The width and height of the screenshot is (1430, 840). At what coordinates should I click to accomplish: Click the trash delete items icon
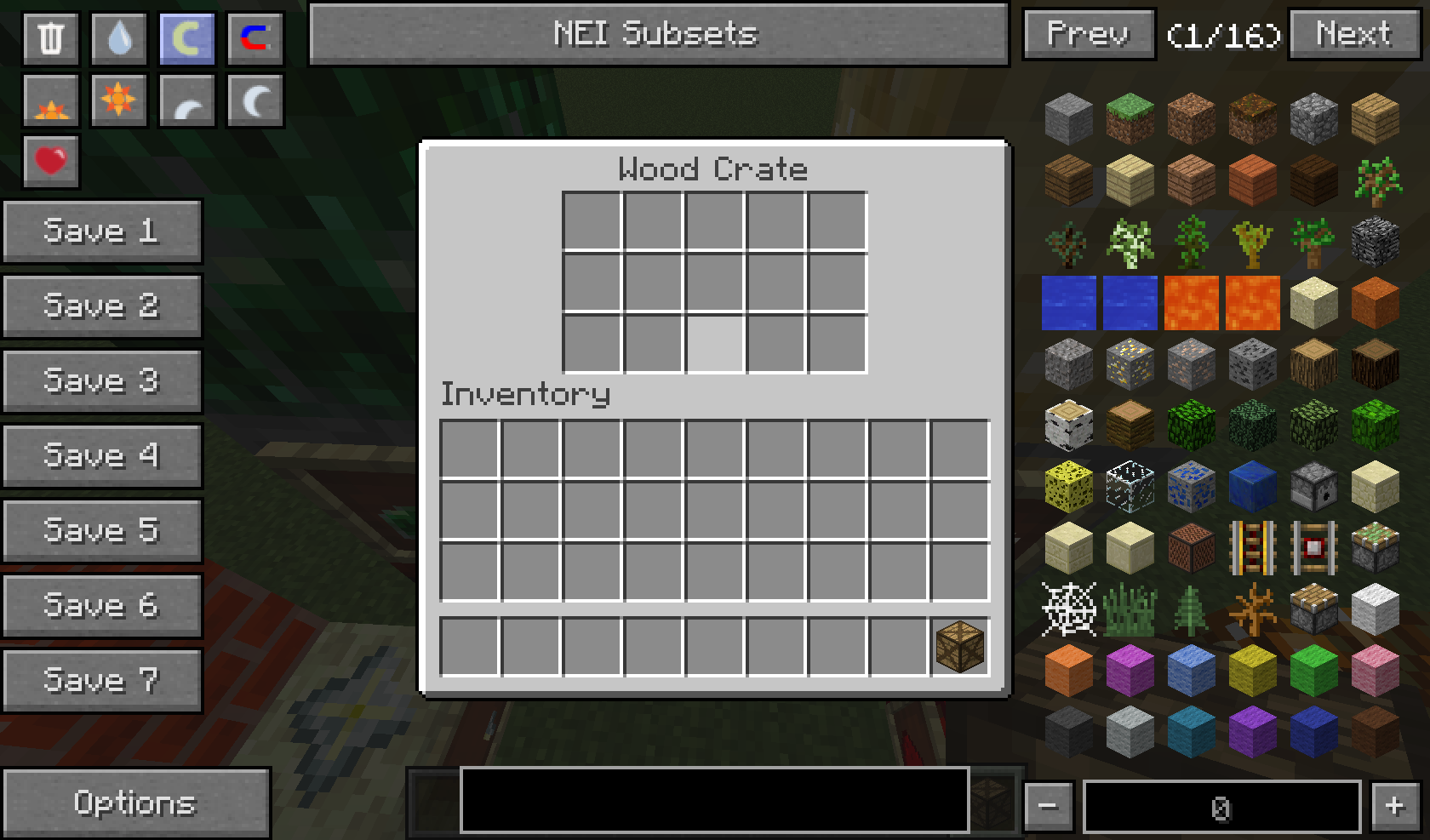(50, 38)
